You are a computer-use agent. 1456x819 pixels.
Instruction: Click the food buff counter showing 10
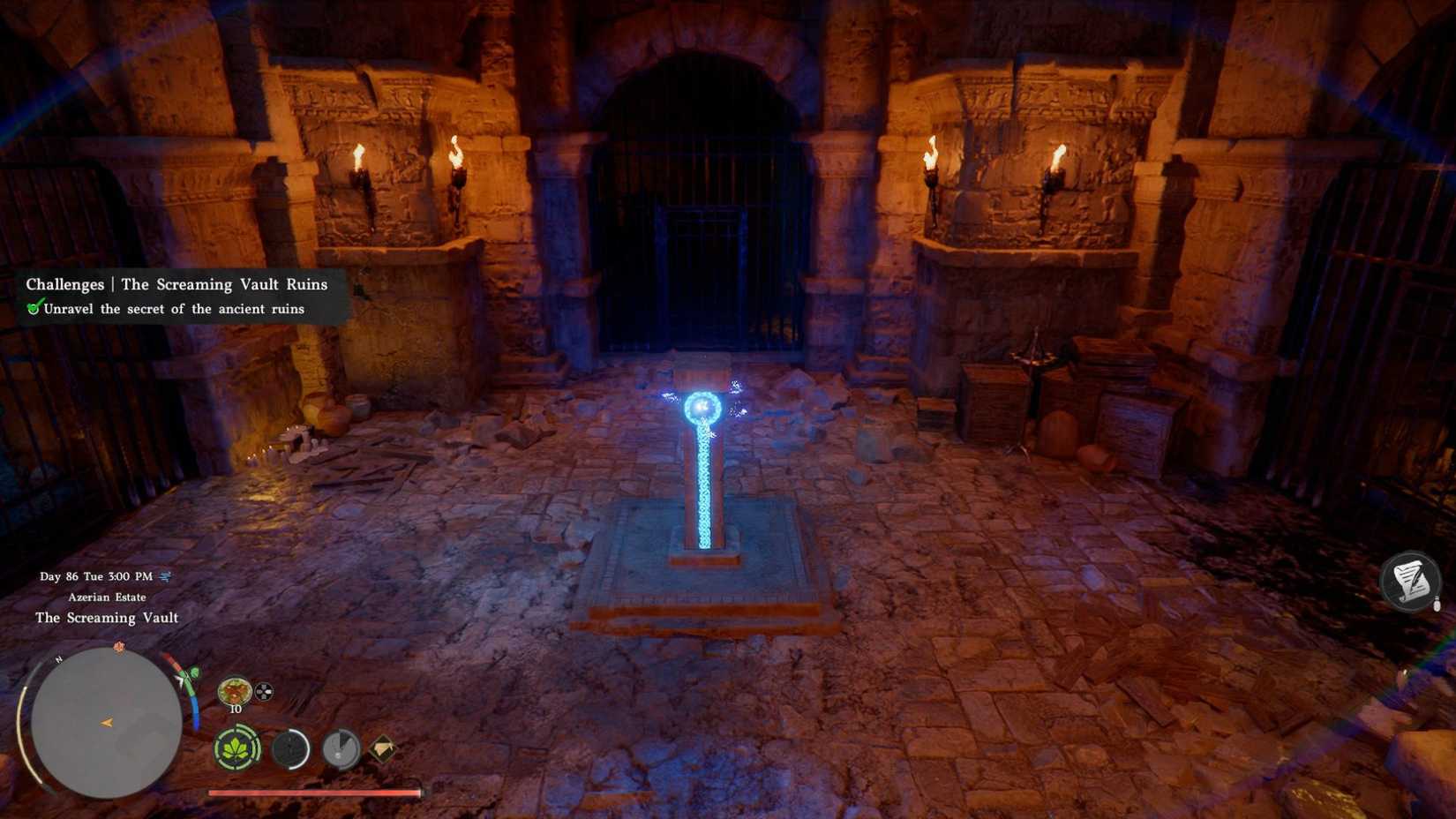coord(235,708)
